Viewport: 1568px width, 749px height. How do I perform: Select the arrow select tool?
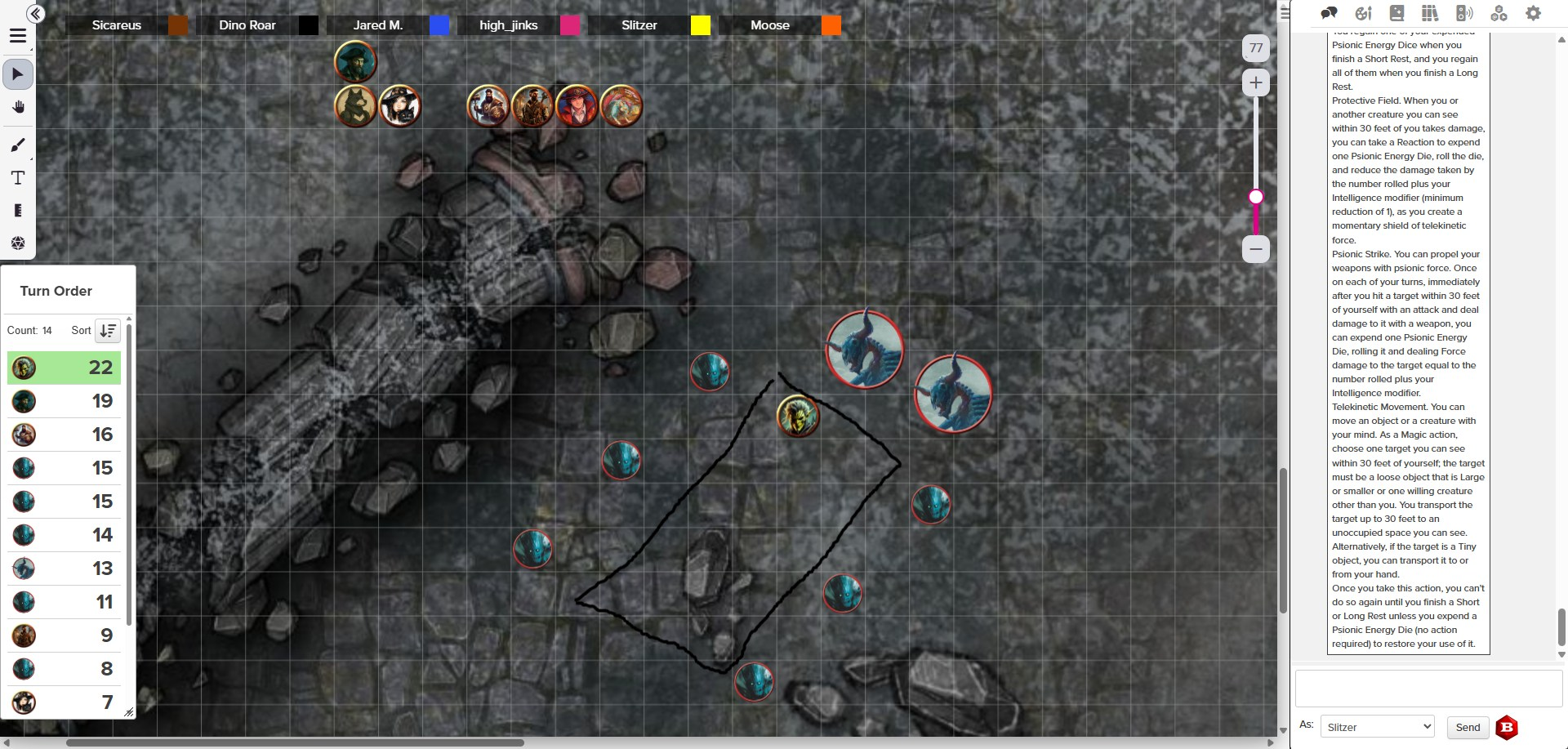click(18, 74)
